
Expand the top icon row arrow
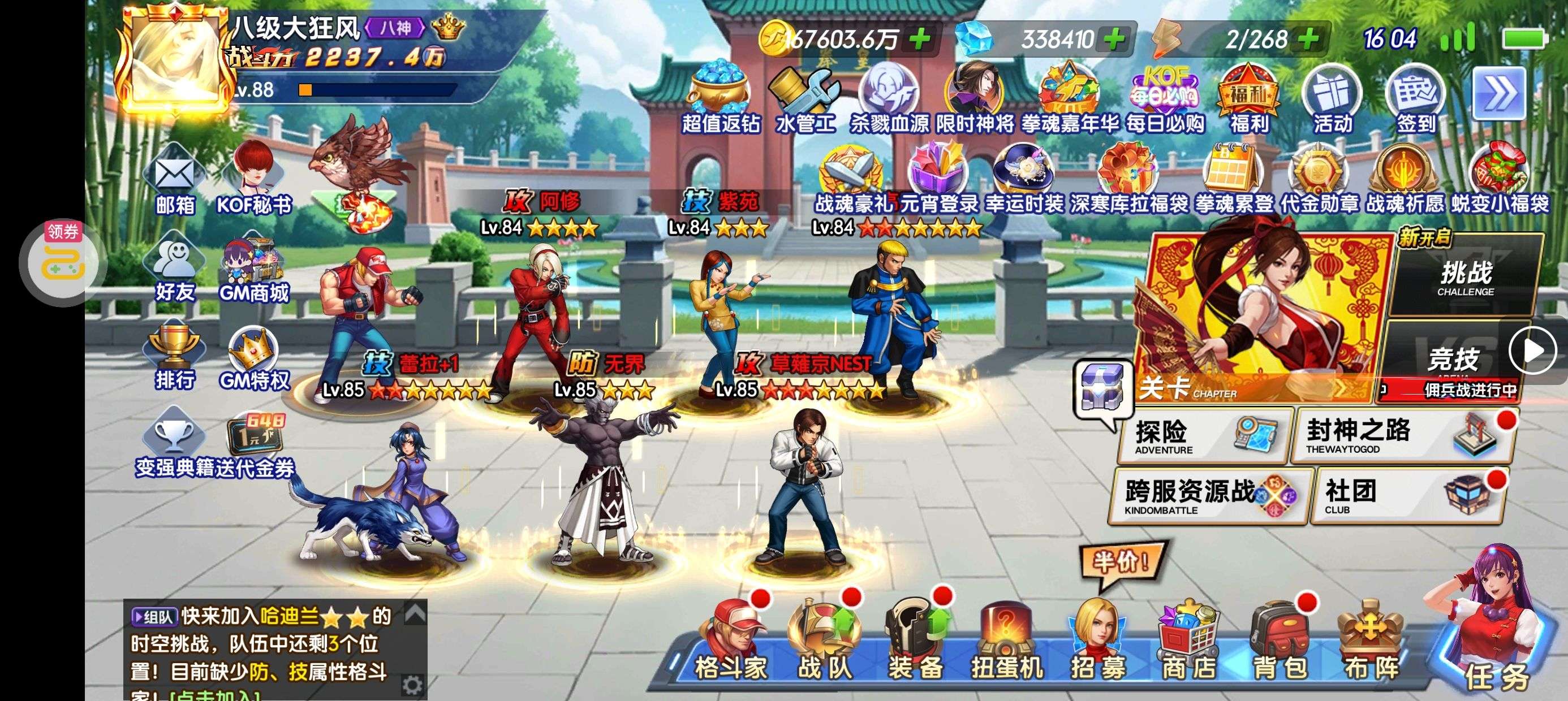[x=1498, y=94]
